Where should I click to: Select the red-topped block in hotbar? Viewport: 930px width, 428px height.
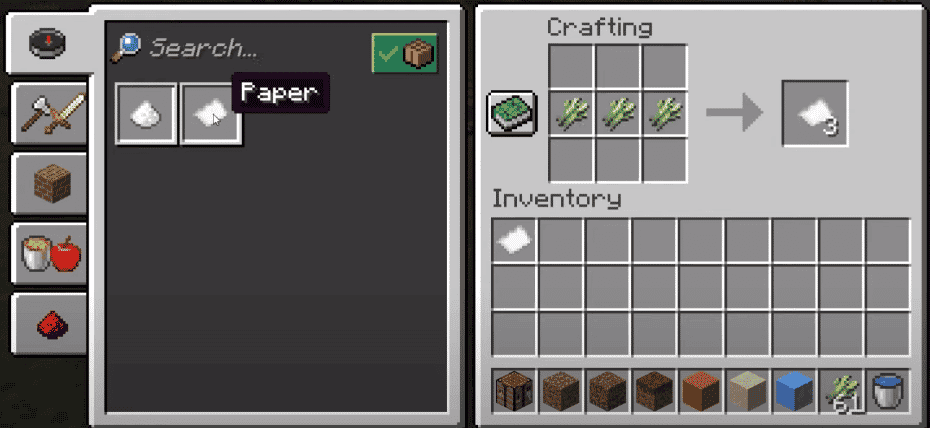coord(701,391)
